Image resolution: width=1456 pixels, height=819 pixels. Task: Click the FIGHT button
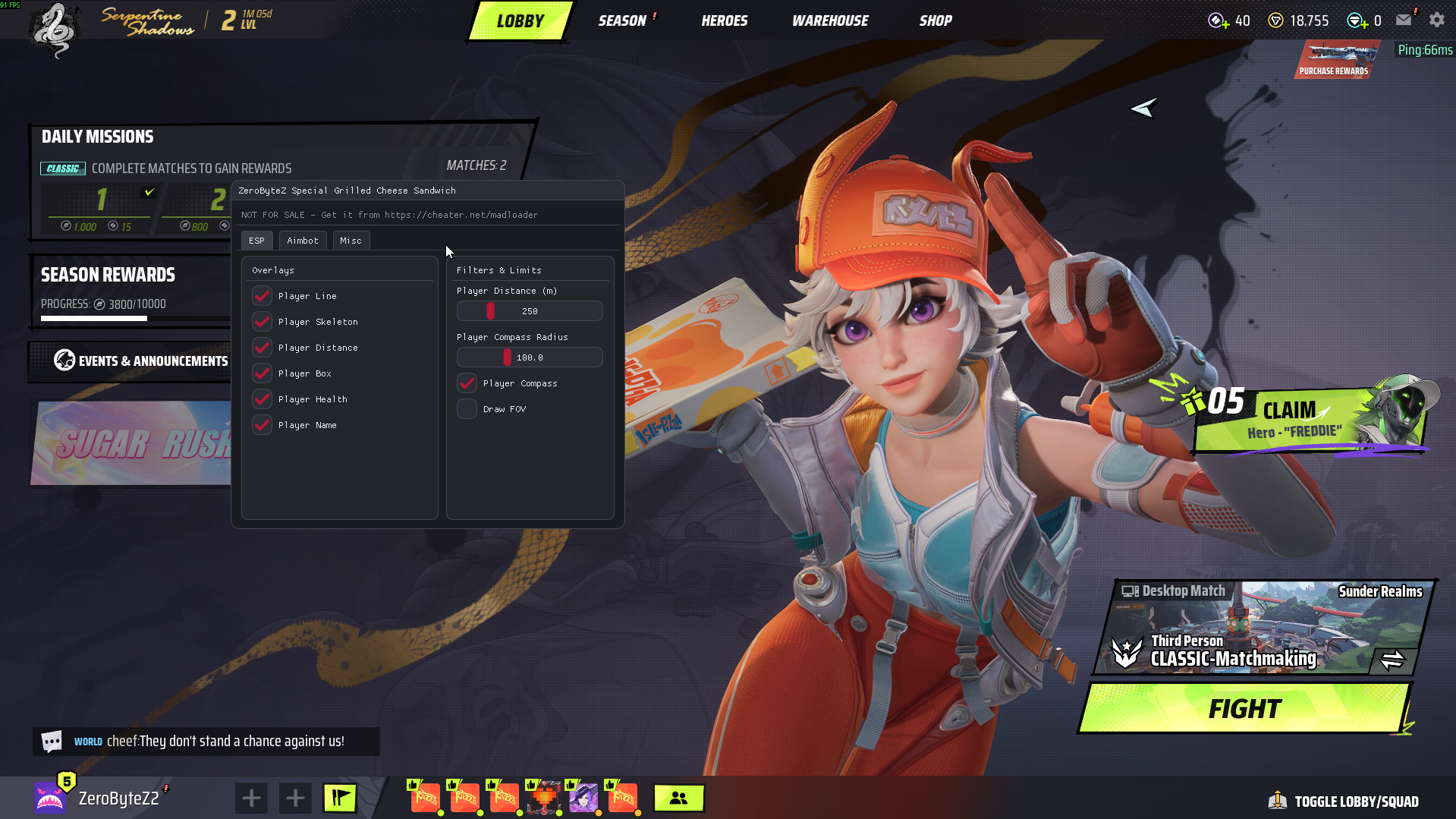click(1244, 708)
